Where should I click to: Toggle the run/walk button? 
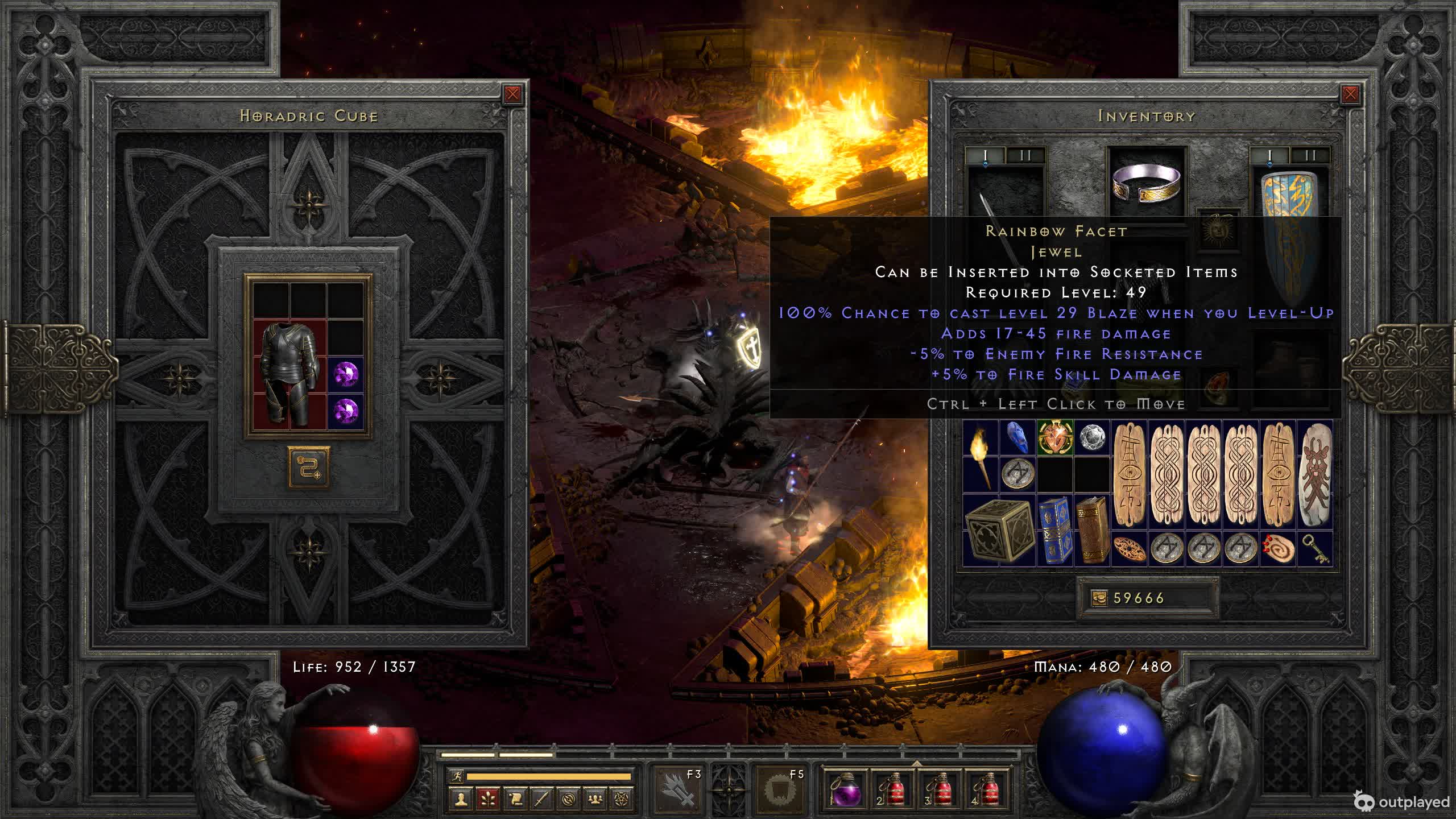pos(456,776)
